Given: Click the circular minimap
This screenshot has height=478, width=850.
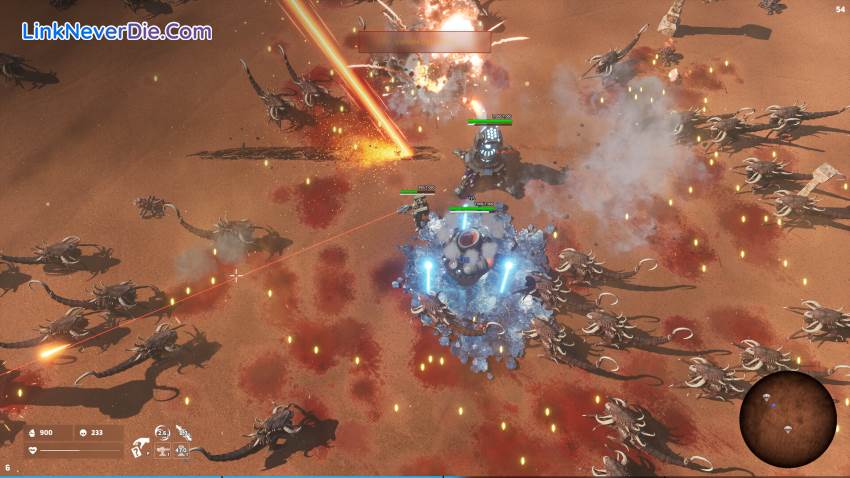Looking at the screenshot, I should (788, 419).
